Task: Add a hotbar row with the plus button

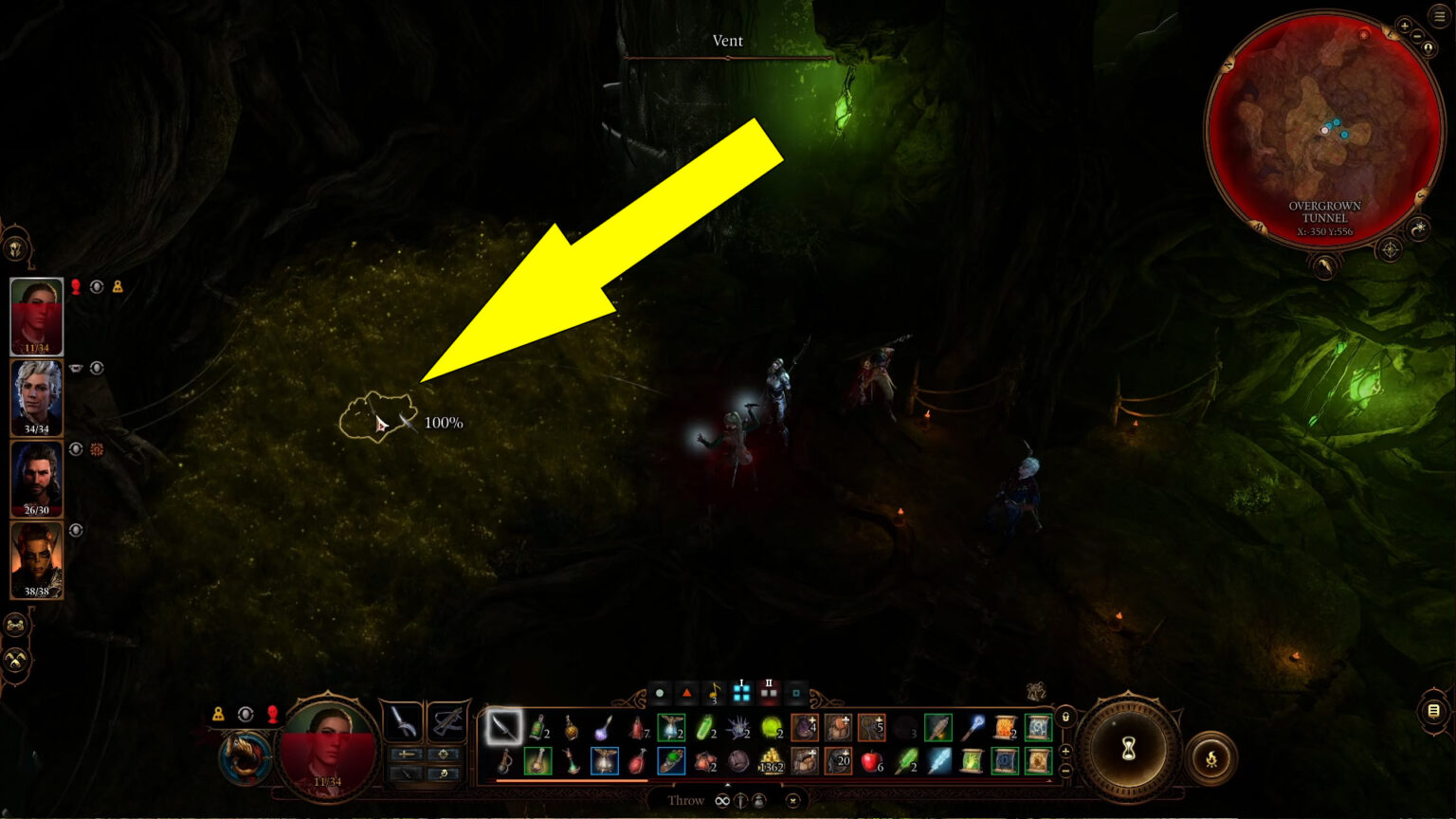Action: click(1065, 751)
